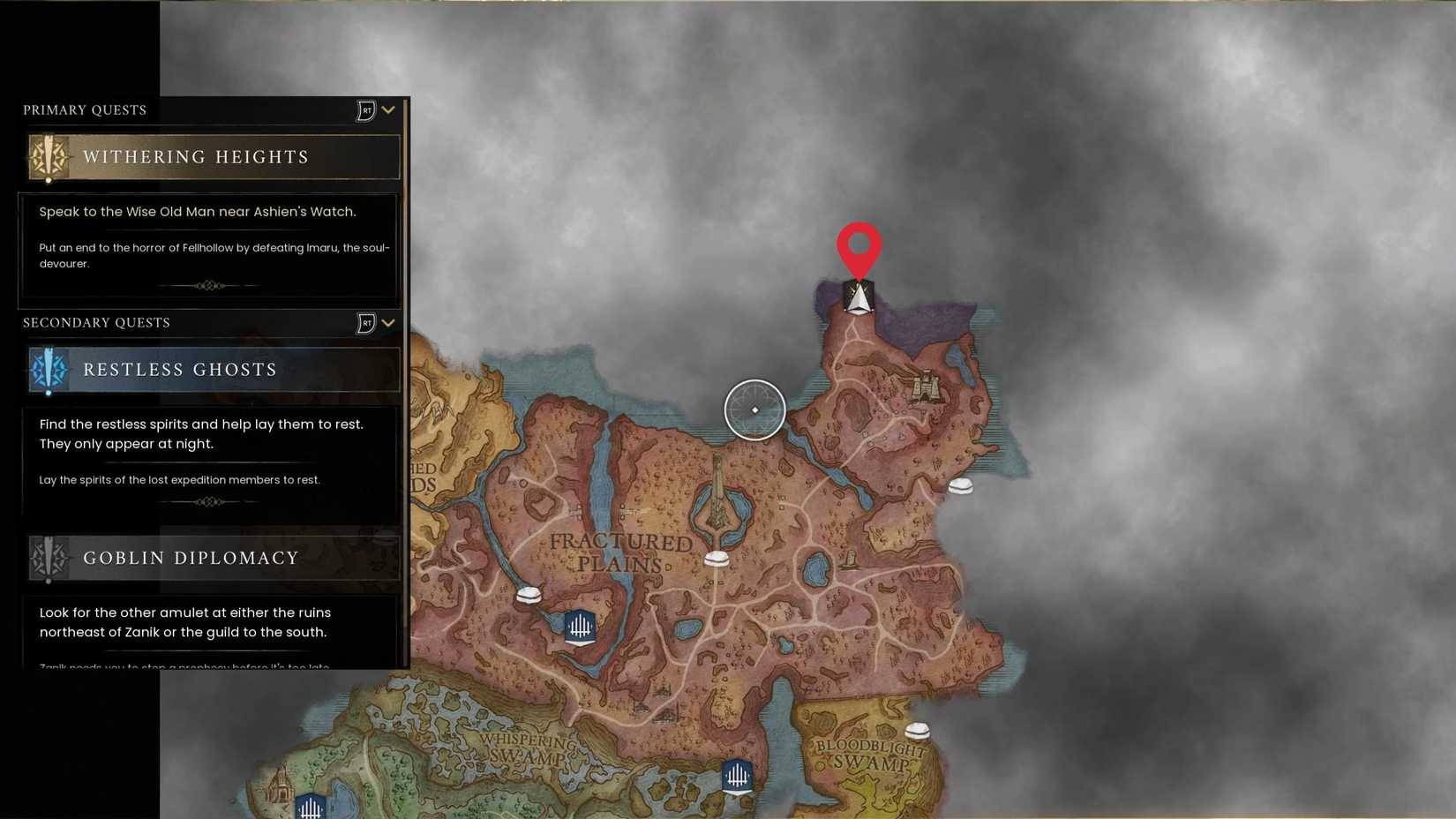Image resolution: width=1456 pixels, height=819 pixels.
Task: Open the Withering Heights quest entry
Action: pos(212,157)
